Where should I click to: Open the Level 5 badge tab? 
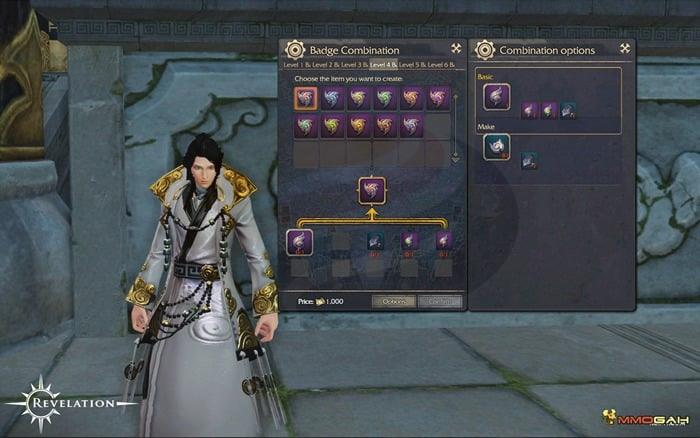412,65
